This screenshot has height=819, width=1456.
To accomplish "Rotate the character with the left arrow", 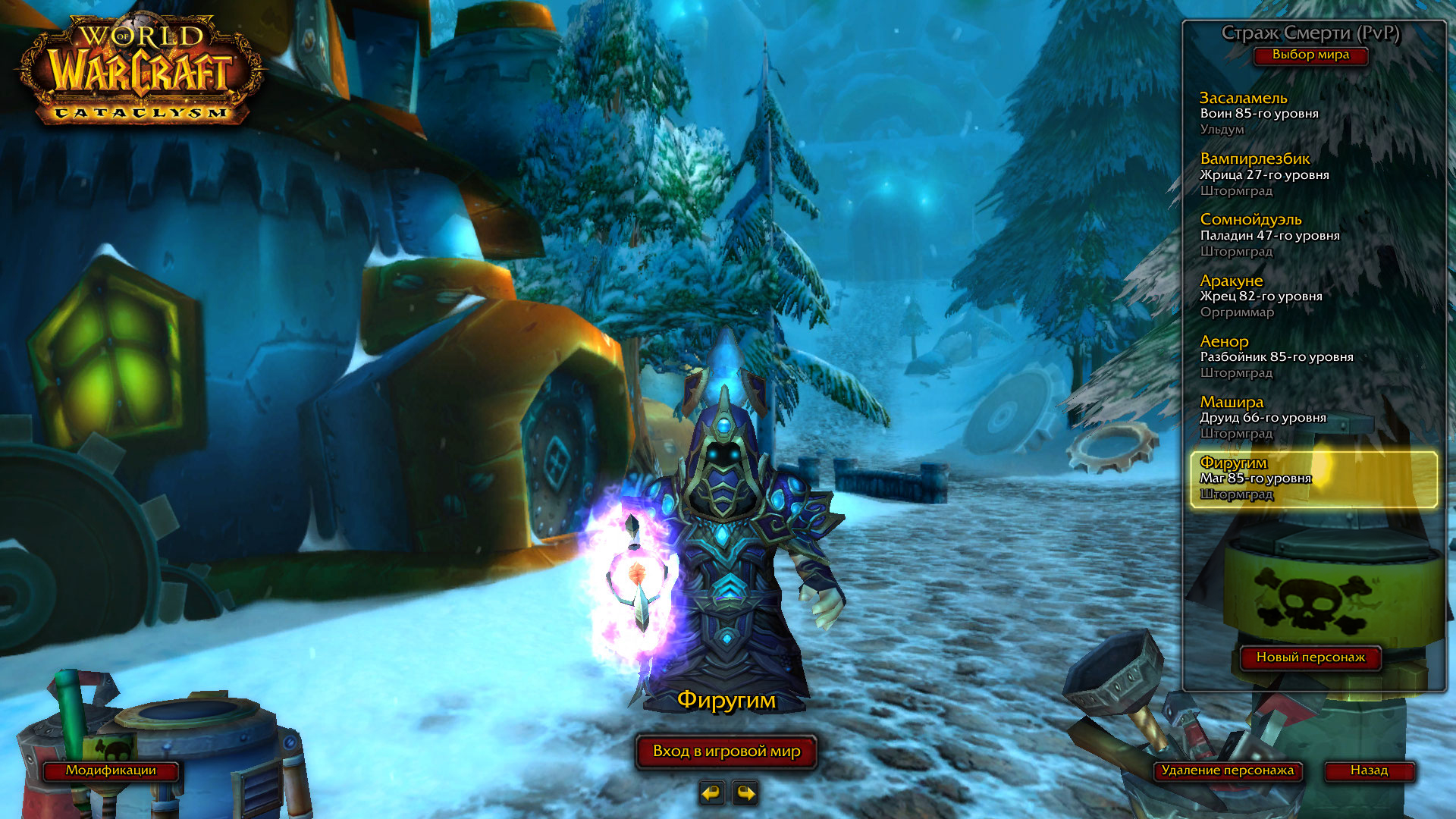I will click(x=711, y=793).
